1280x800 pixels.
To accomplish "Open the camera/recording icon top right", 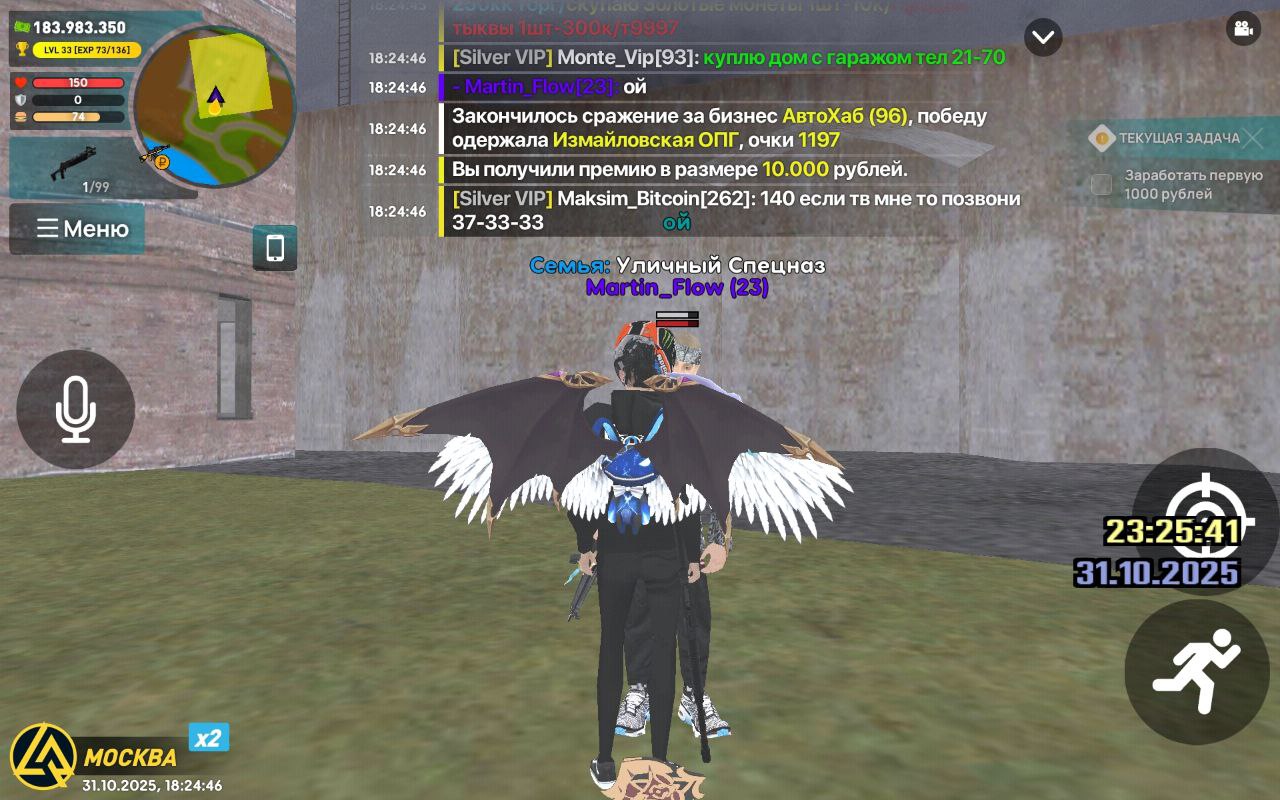I will pyautogui.click(x=1242, y=30).
